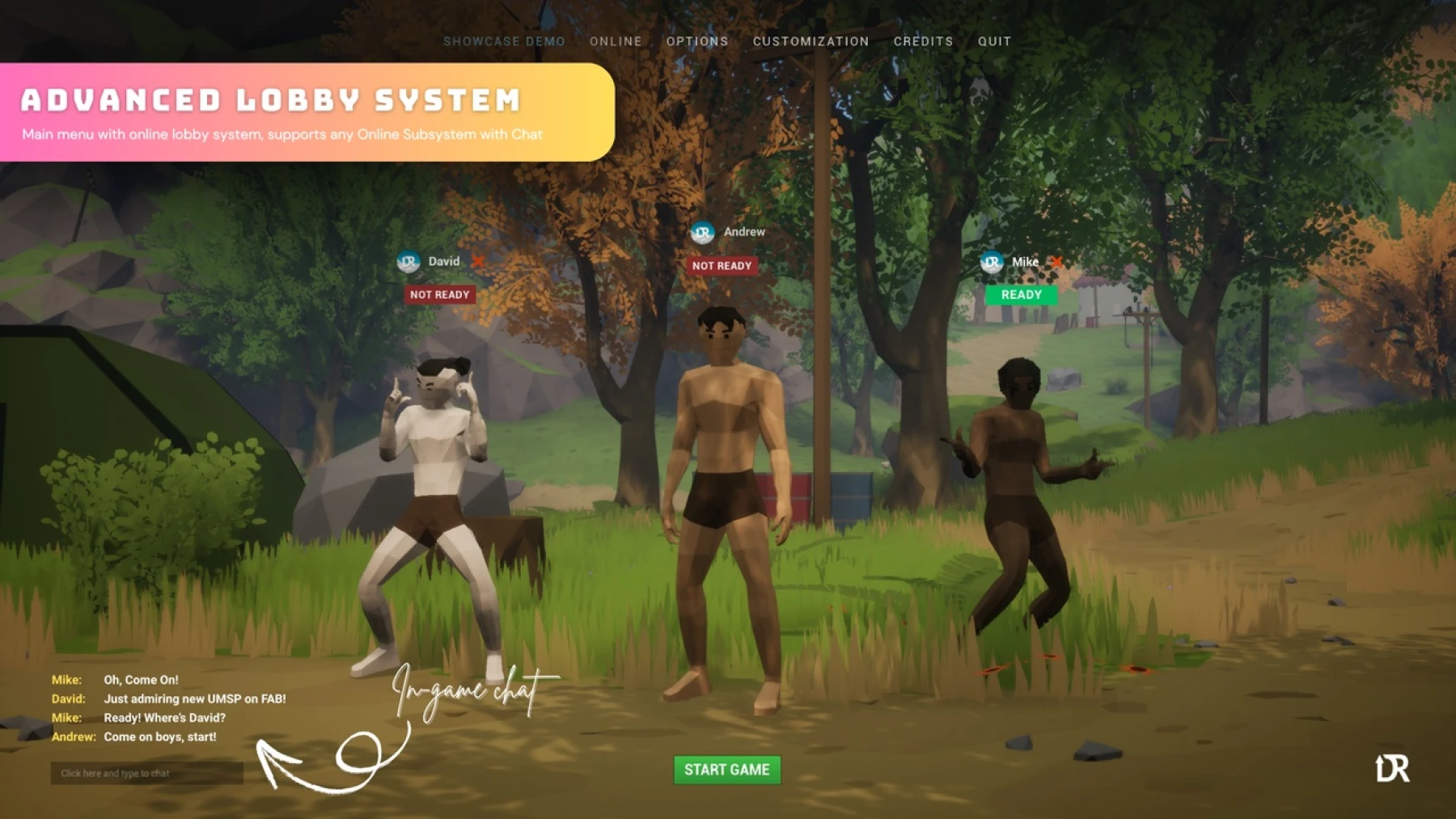The width and height of the screenshot is (1456, 819).
Task: Switch to the Online tab
Action: coord(616,41)
